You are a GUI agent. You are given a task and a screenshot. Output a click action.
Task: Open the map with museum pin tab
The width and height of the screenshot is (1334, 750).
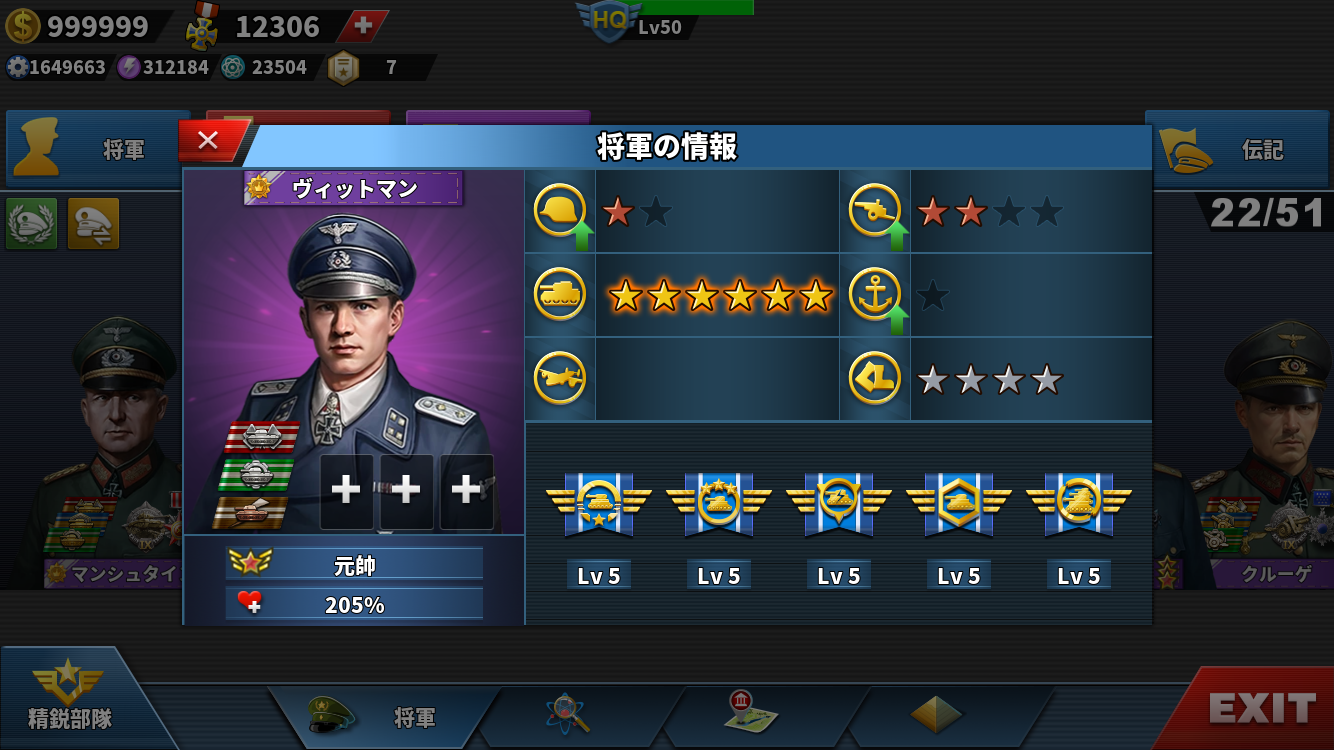pos(751,713)
